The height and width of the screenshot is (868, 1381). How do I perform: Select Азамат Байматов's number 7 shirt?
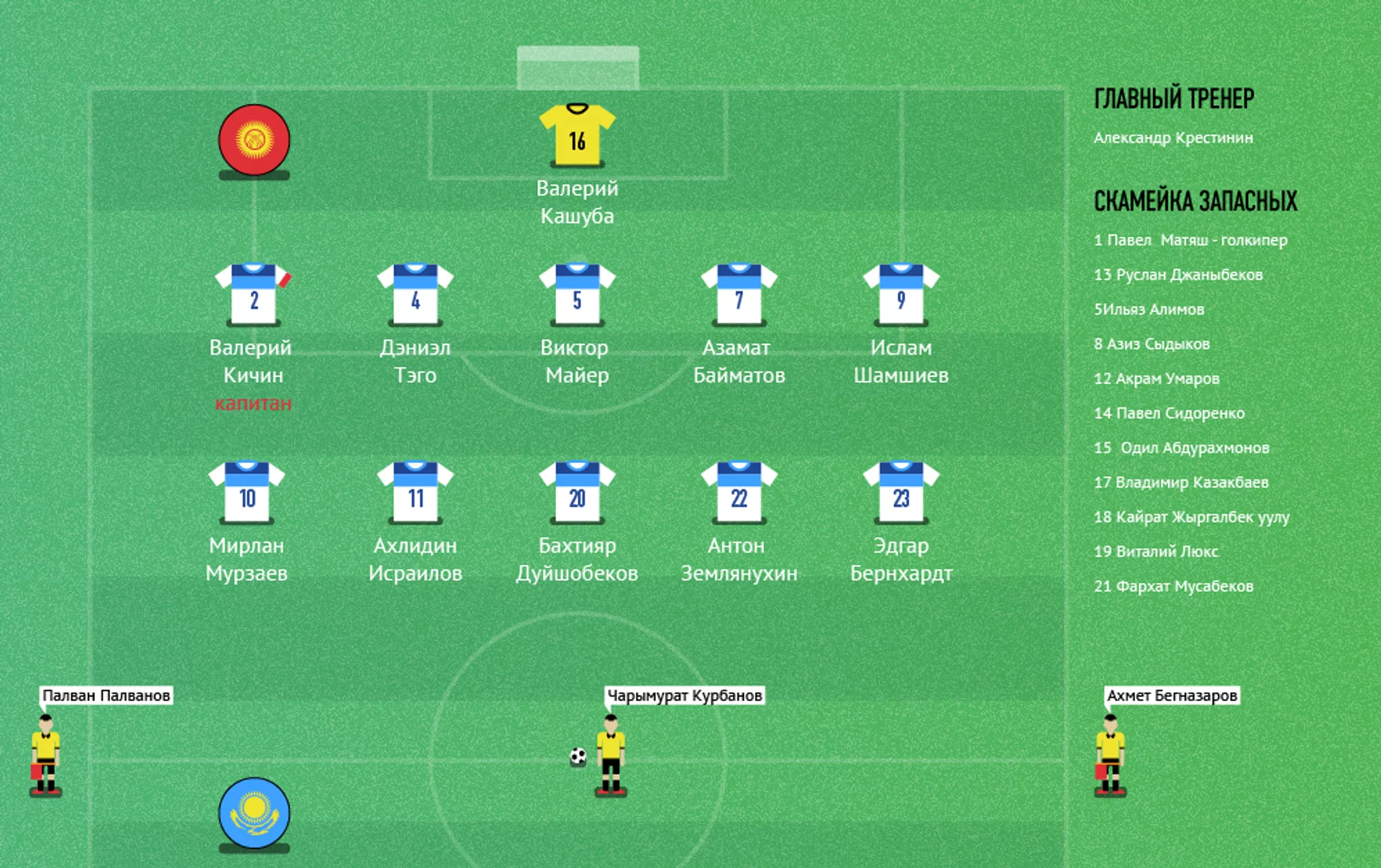coord(739,295)
